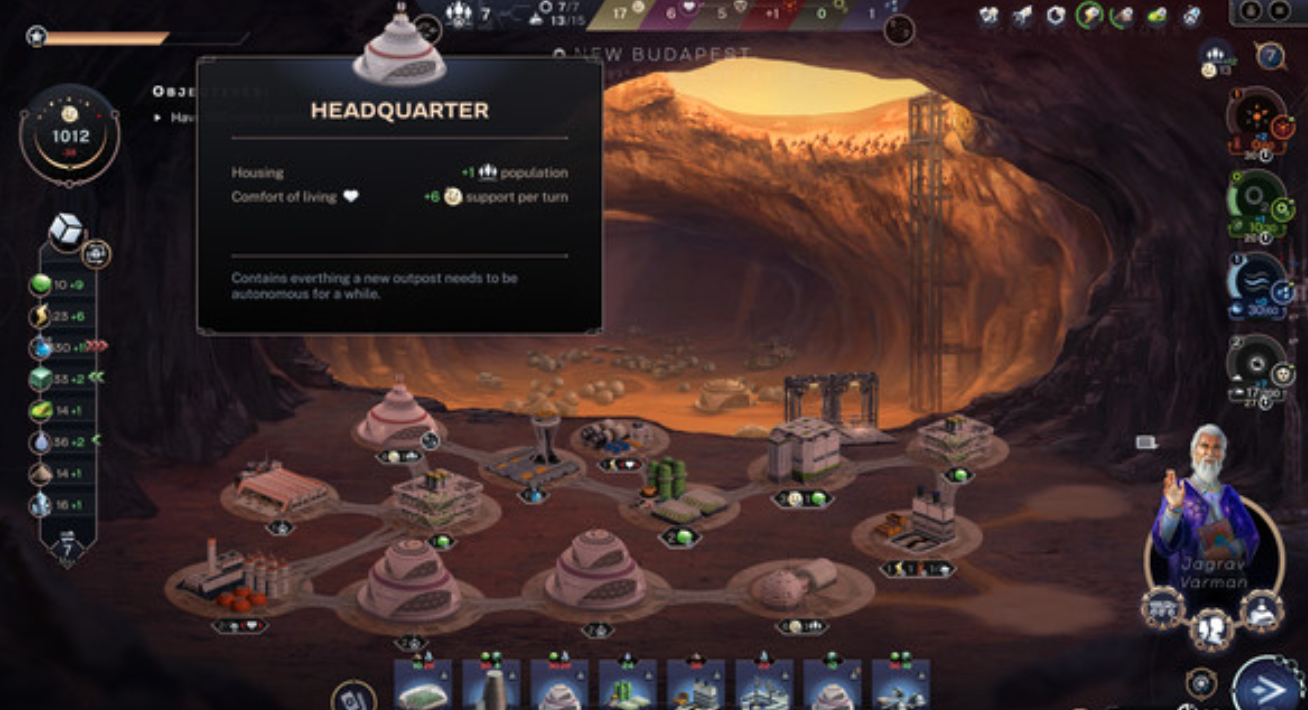The image size is (1308, 710).
Task: Pick the green silos building card
Action: click(627, 685)
